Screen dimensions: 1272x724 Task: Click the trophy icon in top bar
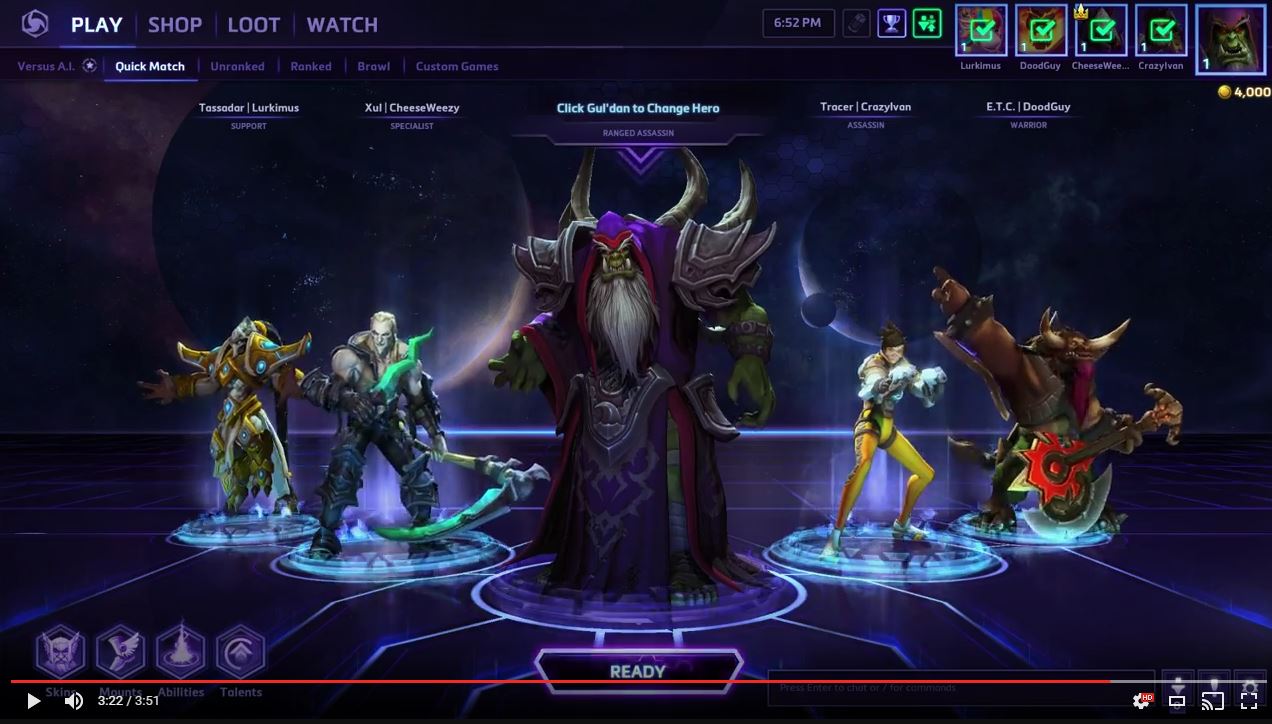coord(891,23)
